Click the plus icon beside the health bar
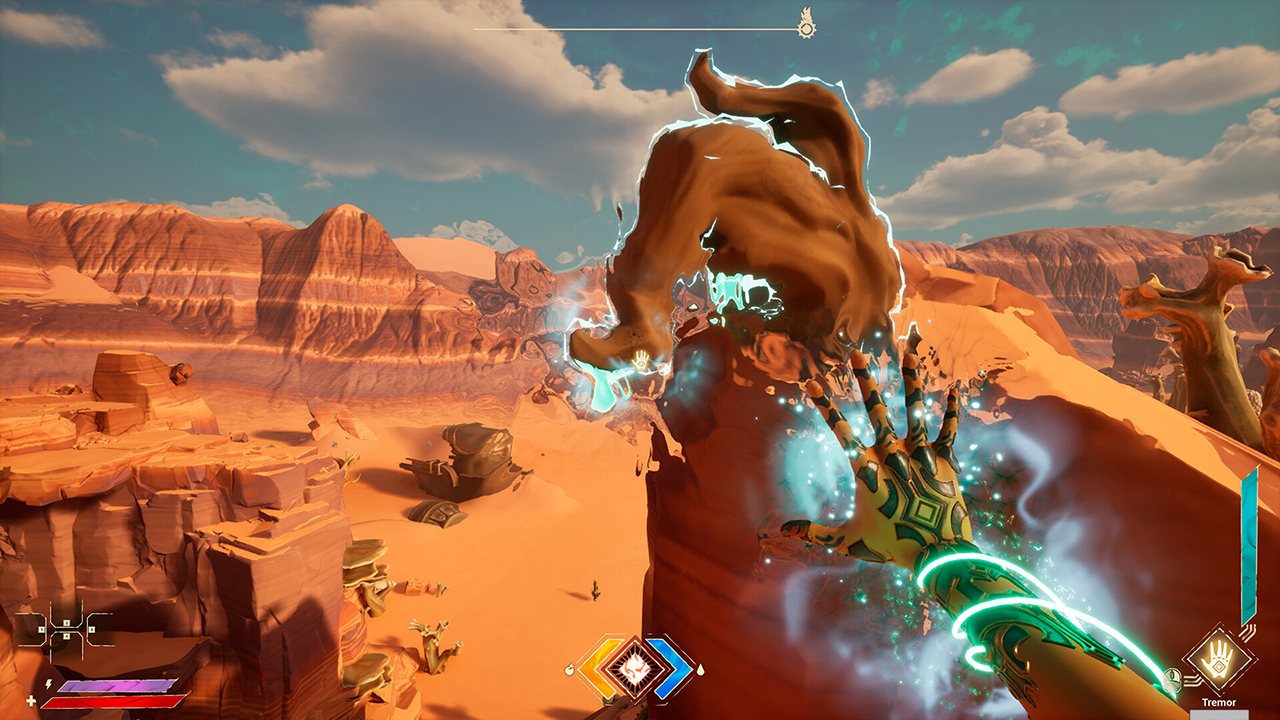This screenshot has width=1280, height=720. (x=30, y=700)
